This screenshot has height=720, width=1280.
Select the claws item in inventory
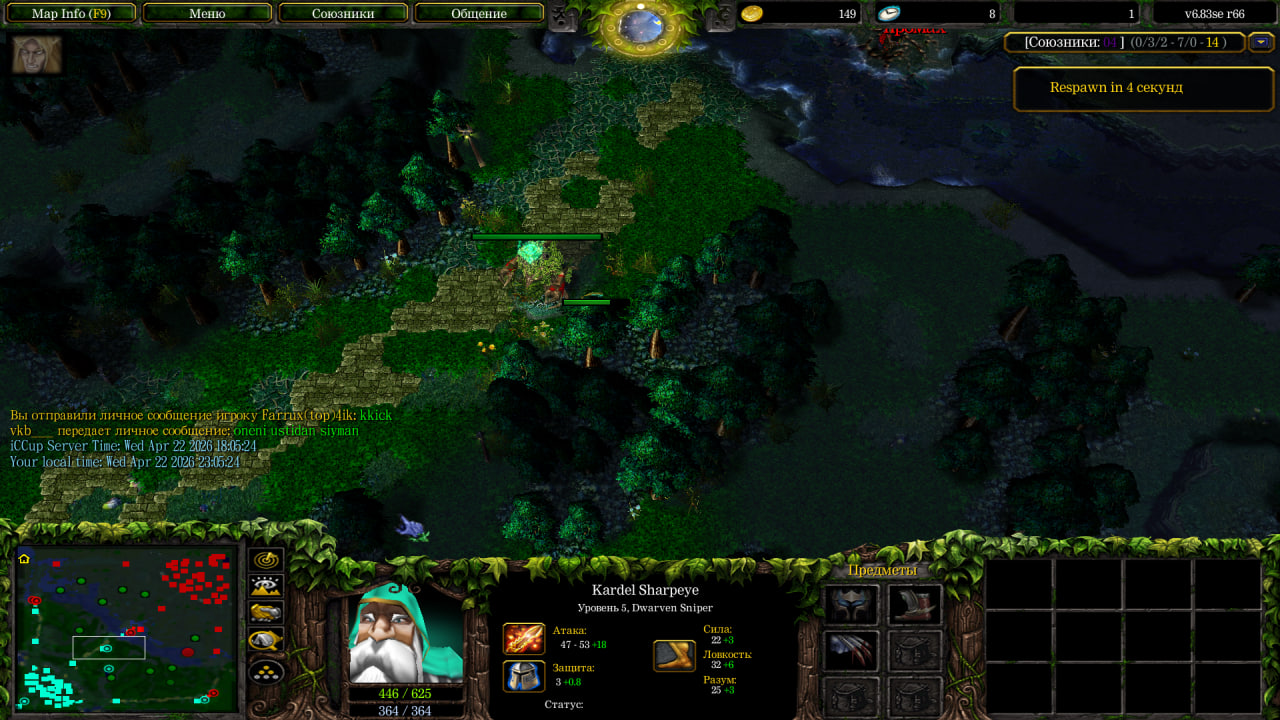[851, 651]
